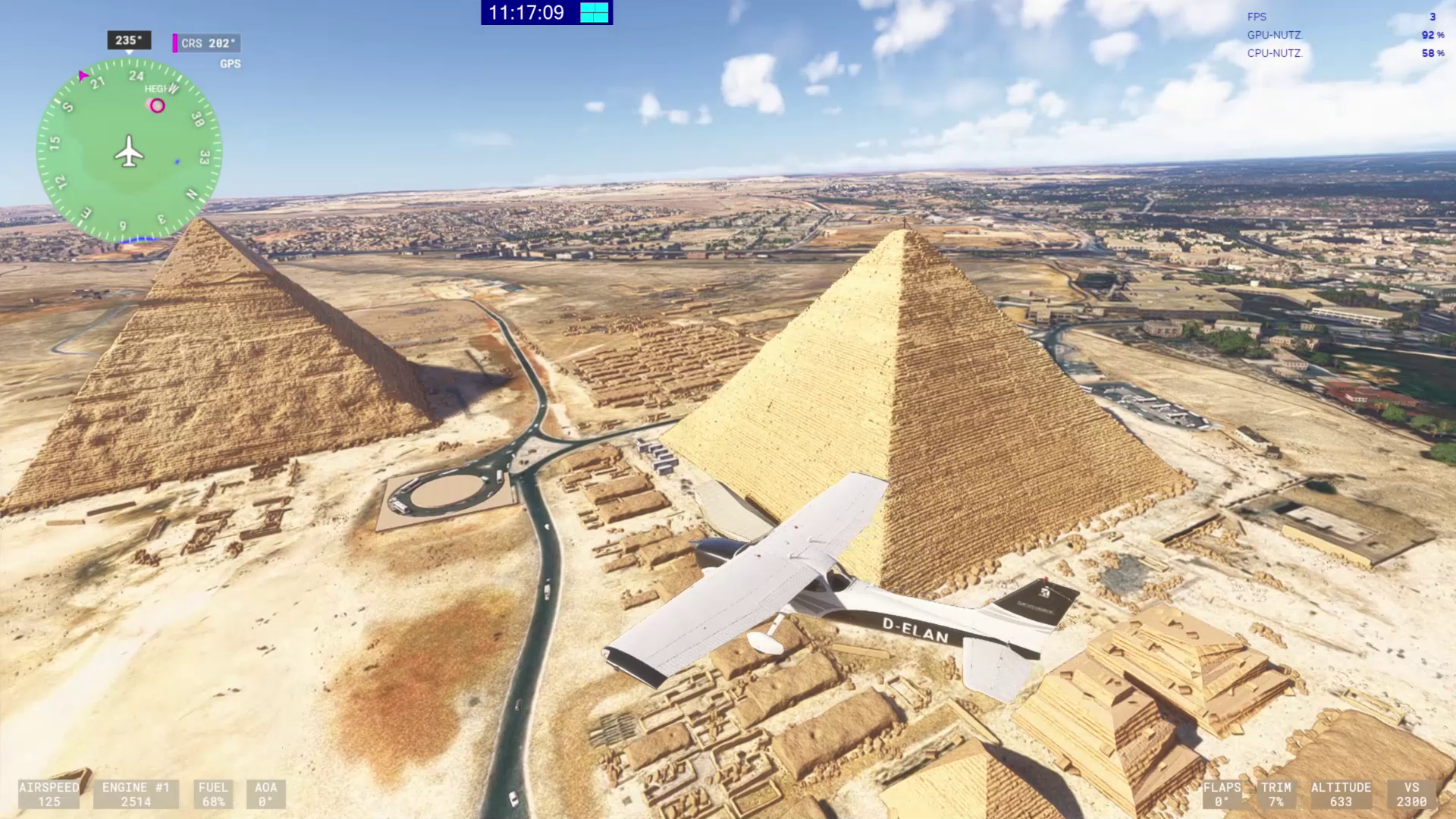
Task: Click the cyan window icon beside the clock
Action: 595,13
